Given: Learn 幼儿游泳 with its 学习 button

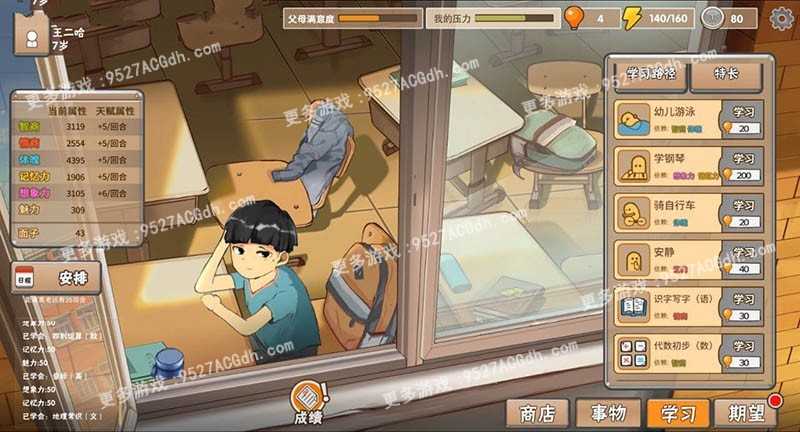Looking at the screenshot, I should tap(743, 111).
